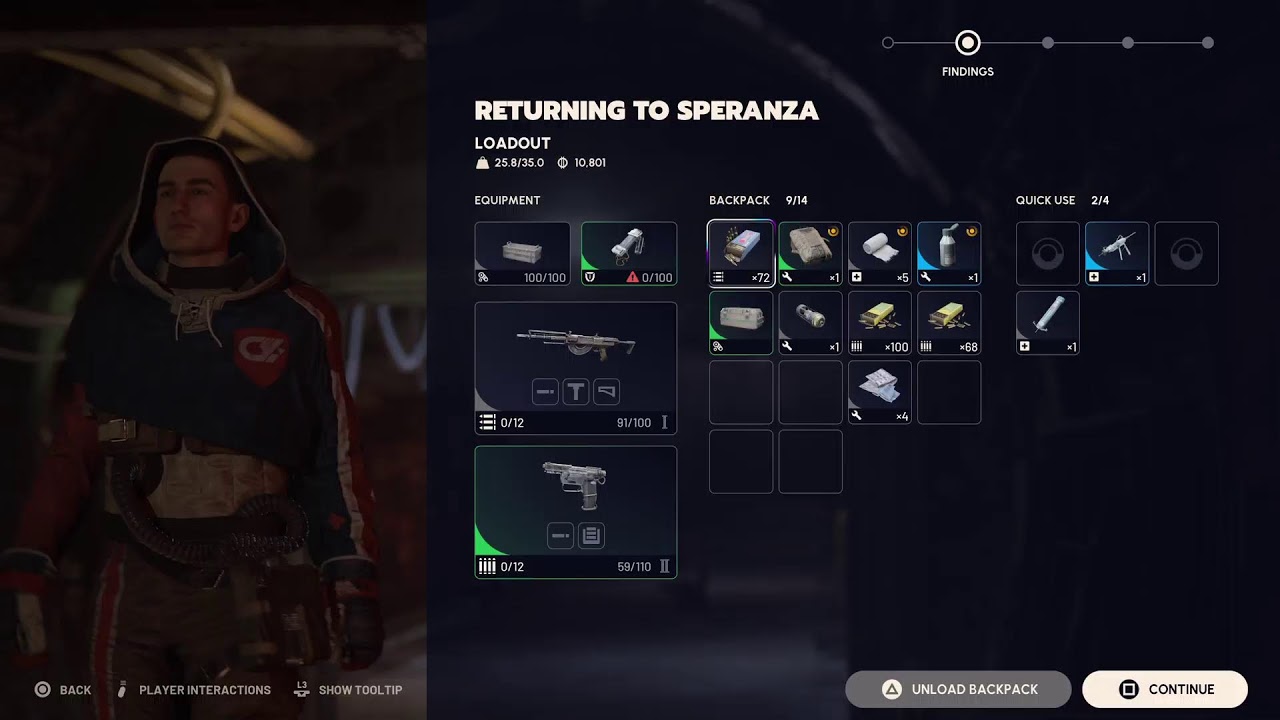Select the equipped rifle weapon slot
The image size is (1280, 720).
[x=575, y=368]
